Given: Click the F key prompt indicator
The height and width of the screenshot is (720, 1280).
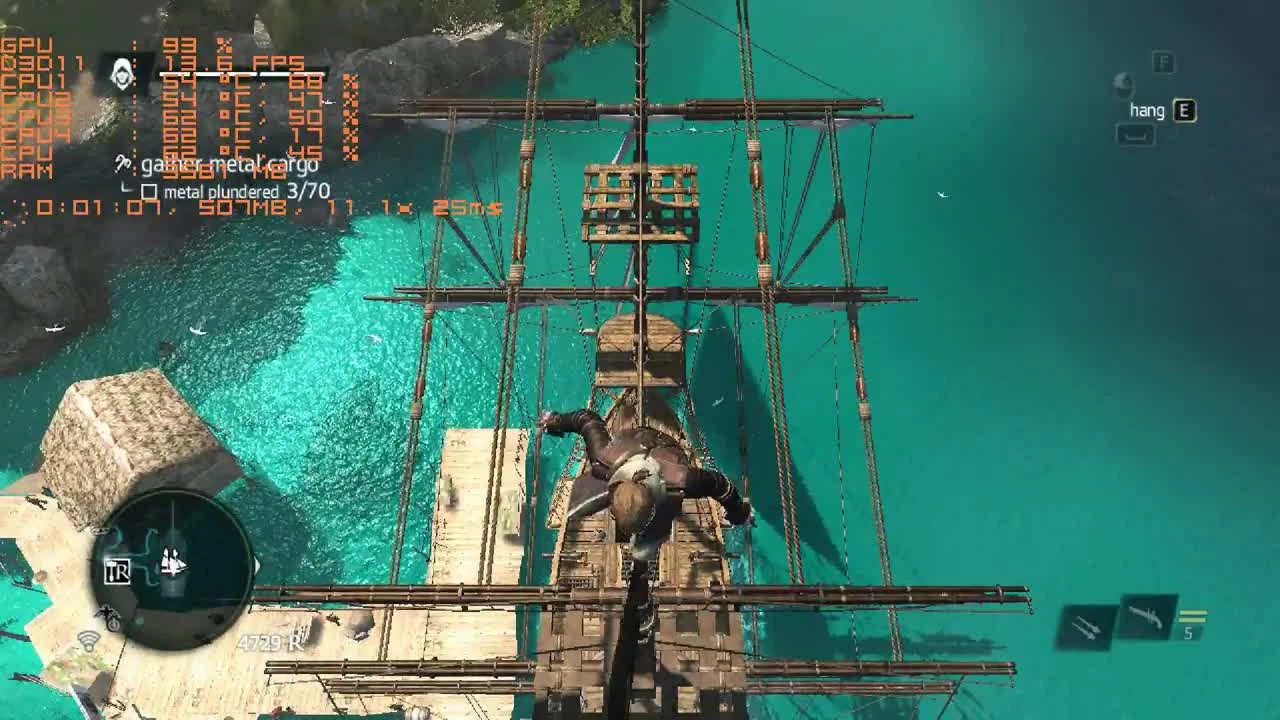Looking at the screenshot, I should [x=1163, y=62].
